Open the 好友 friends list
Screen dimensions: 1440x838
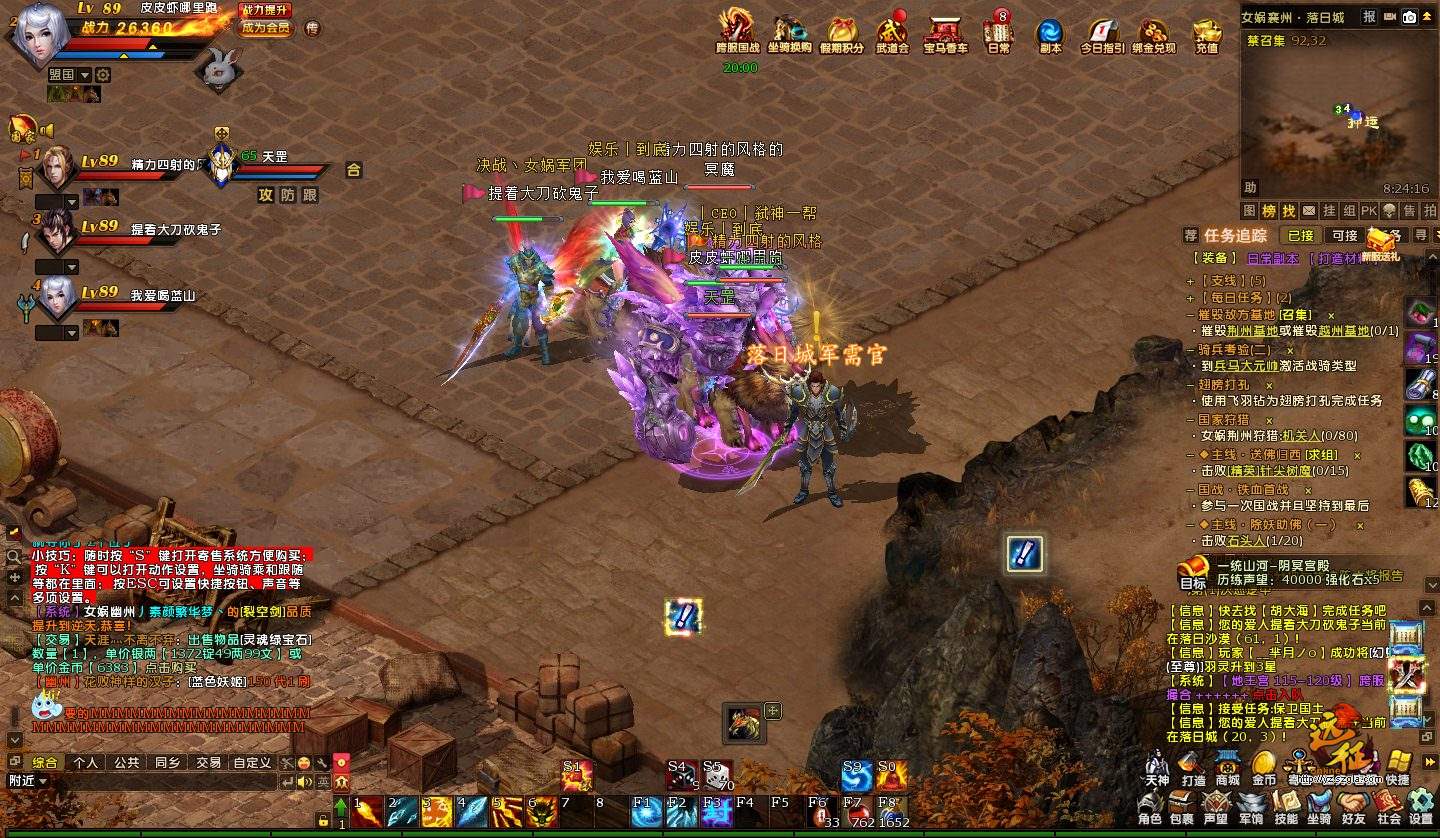[1354, 807]
